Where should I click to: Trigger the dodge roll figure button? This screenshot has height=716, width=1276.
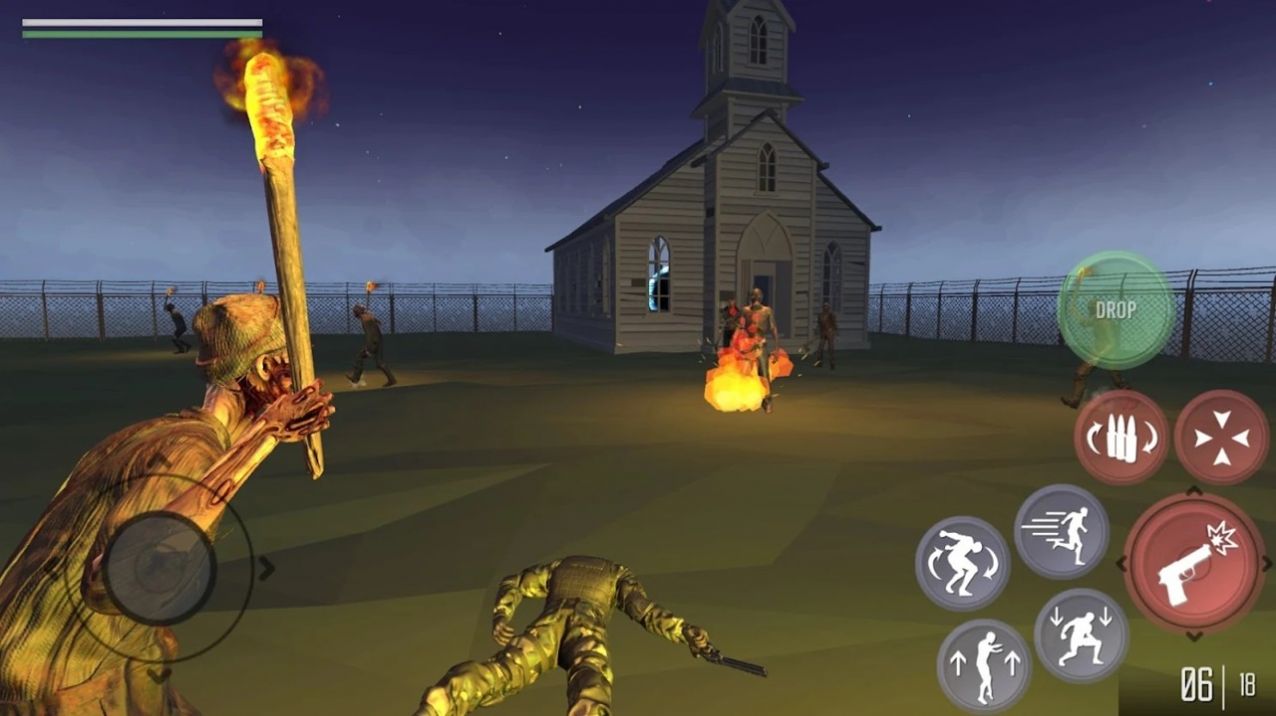pos(962,563)
